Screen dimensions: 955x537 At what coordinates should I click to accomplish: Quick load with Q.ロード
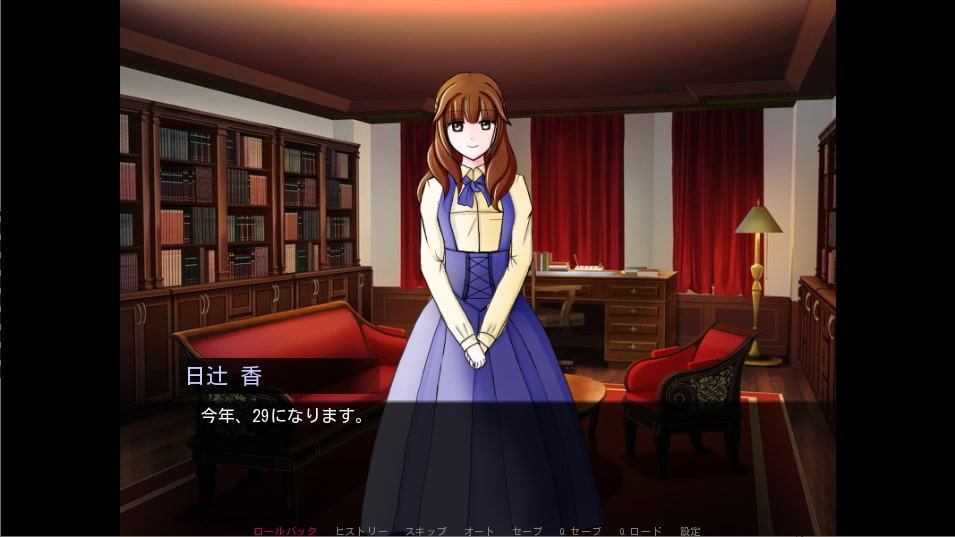(x=639, y=531)
